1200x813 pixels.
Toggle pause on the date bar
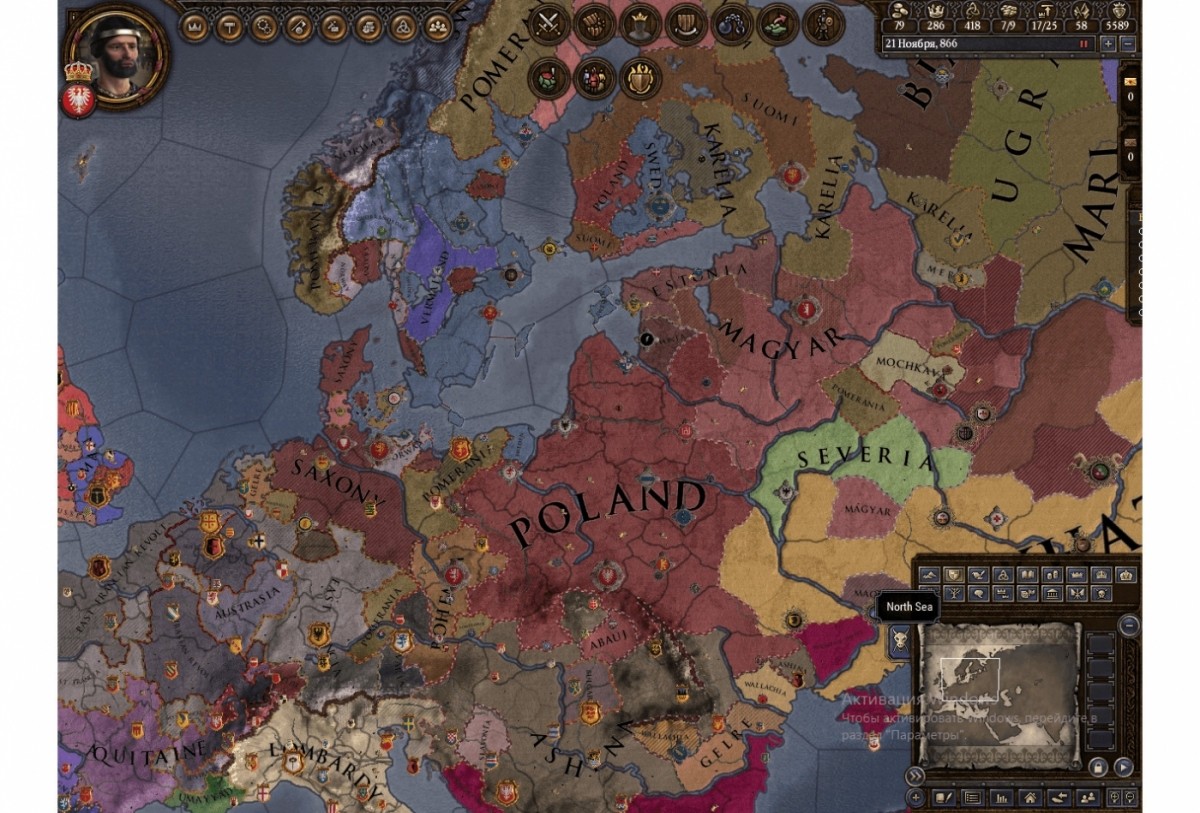(1082, 44)
